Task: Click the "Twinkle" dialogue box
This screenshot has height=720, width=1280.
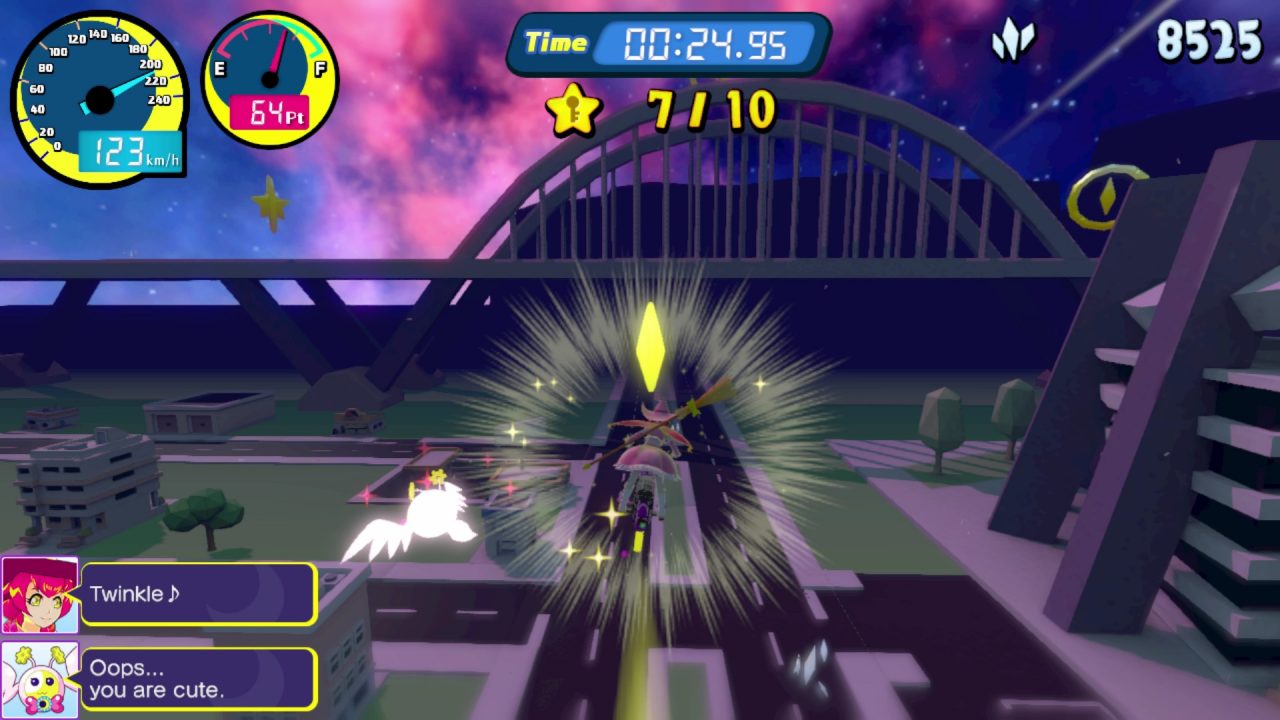Action: tap(198, 594)
